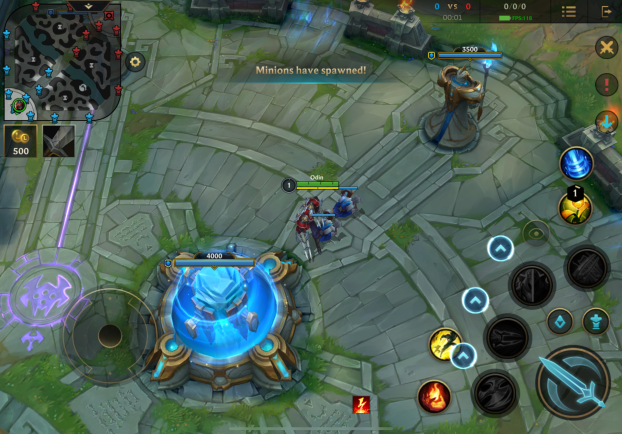Viewport: 622px width, 434px height.
Task: Target minions with the diamond icon button
Action: pyautogui.click(x=559, y=322)
